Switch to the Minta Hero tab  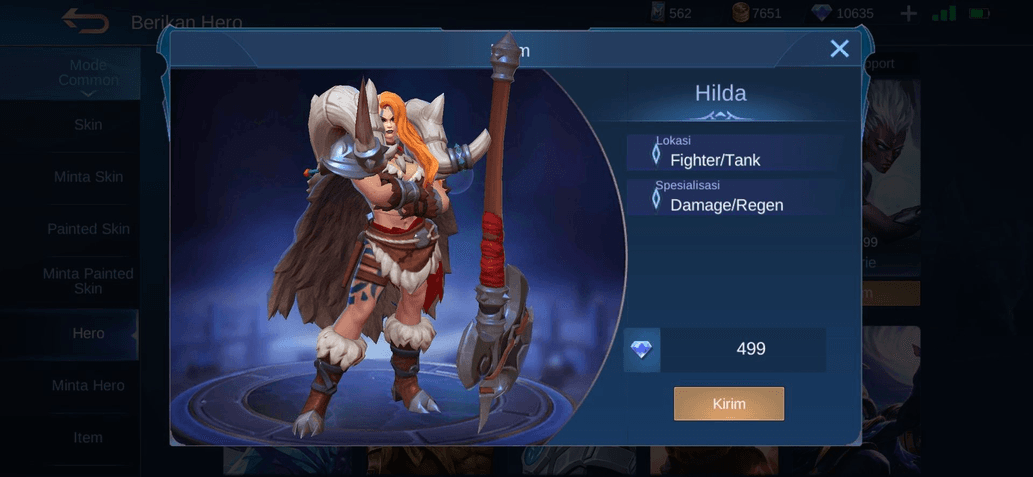pyautogui.click(x=88, y=385)
